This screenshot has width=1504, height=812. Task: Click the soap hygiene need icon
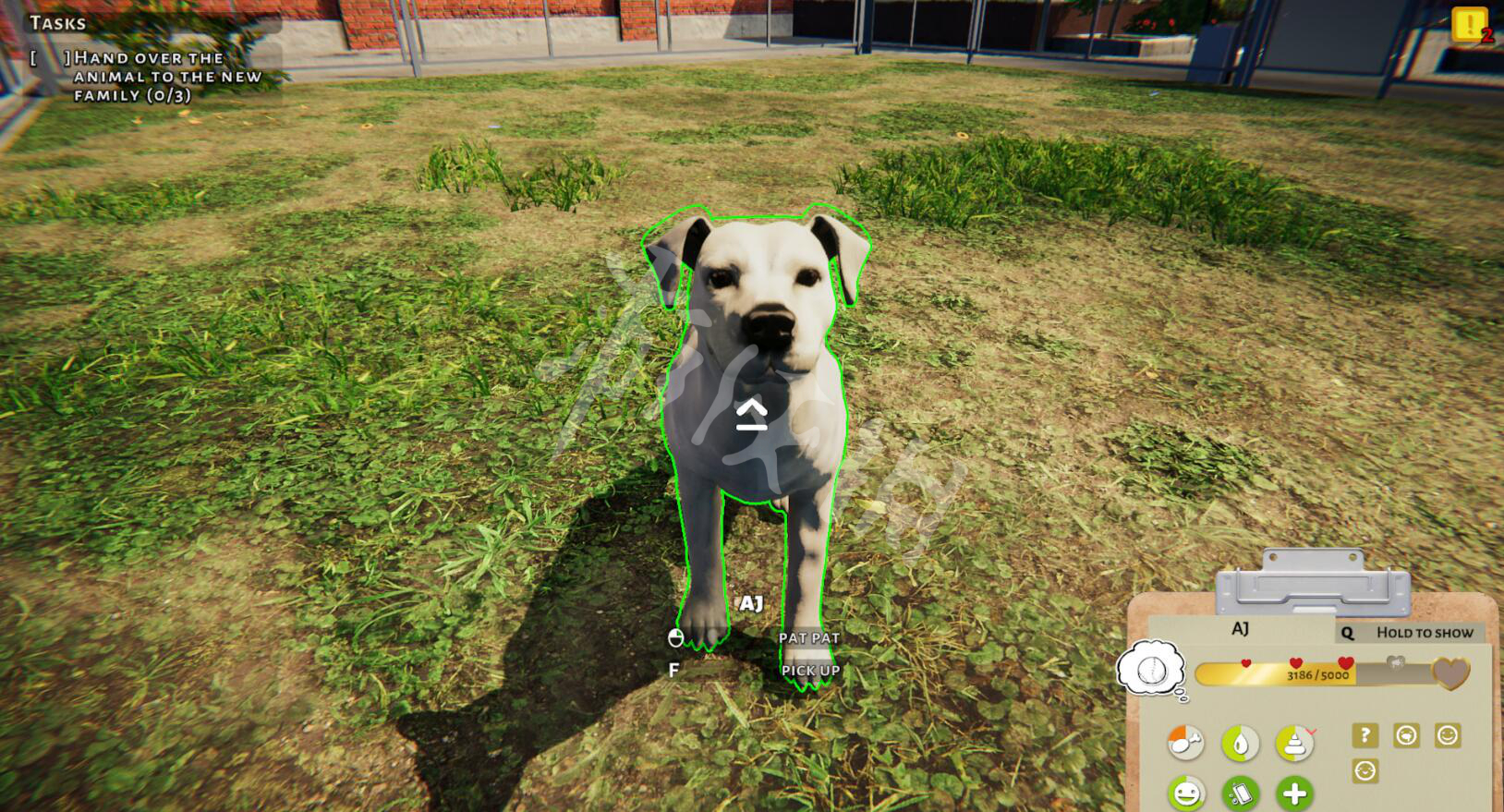pyautogui.click(x=1240, y=793)
